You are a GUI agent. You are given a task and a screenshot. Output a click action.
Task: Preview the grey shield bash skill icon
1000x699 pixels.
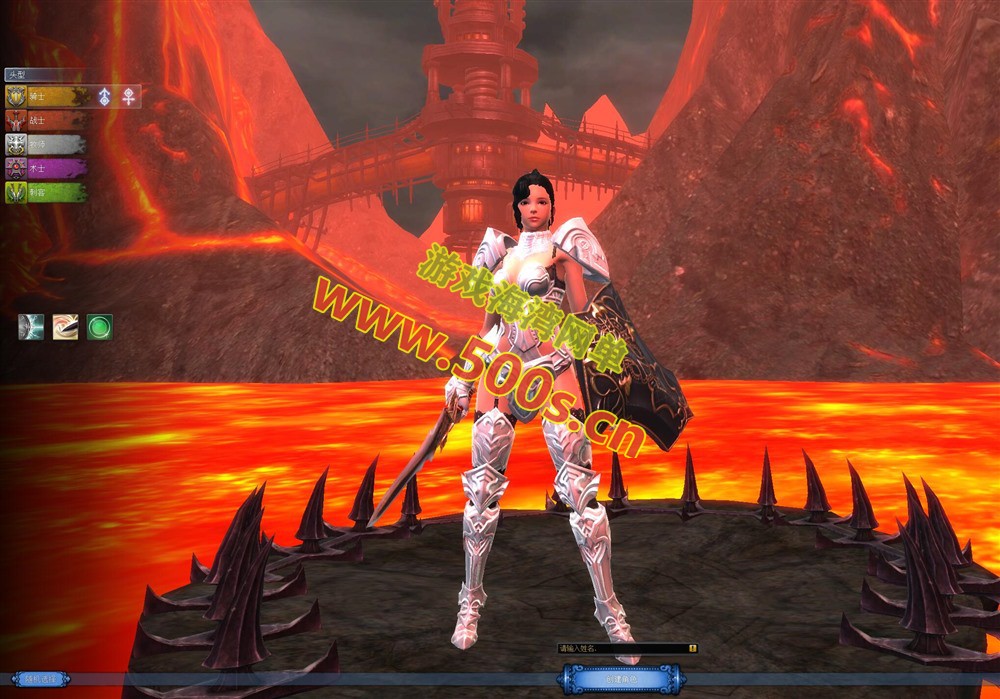(x=31, y=327)
